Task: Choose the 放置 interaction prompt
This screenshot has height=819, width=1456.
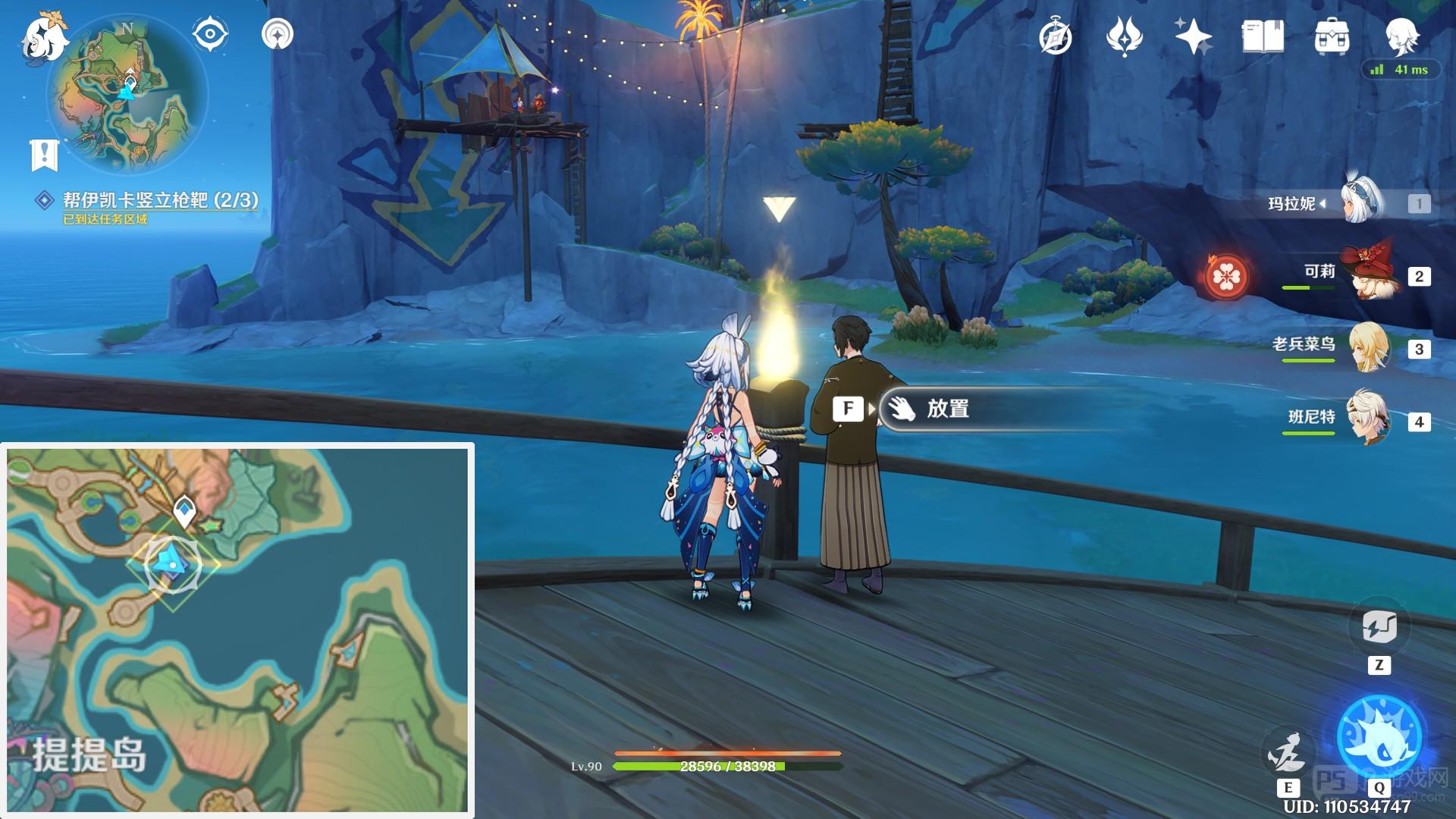Action: pyautogui.click(x=948, y=409)
